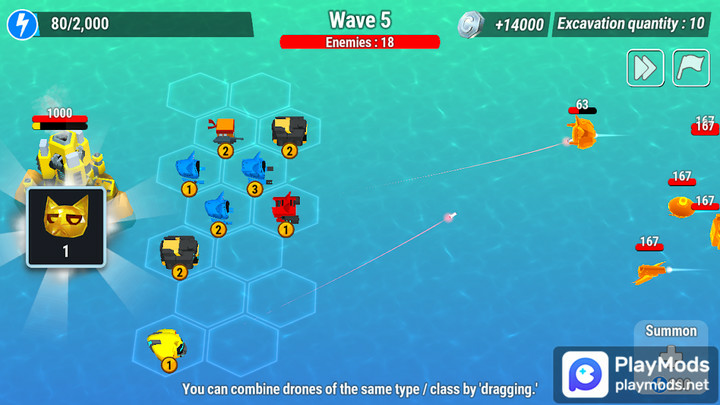Choose the level 2 blue drone

218,208
